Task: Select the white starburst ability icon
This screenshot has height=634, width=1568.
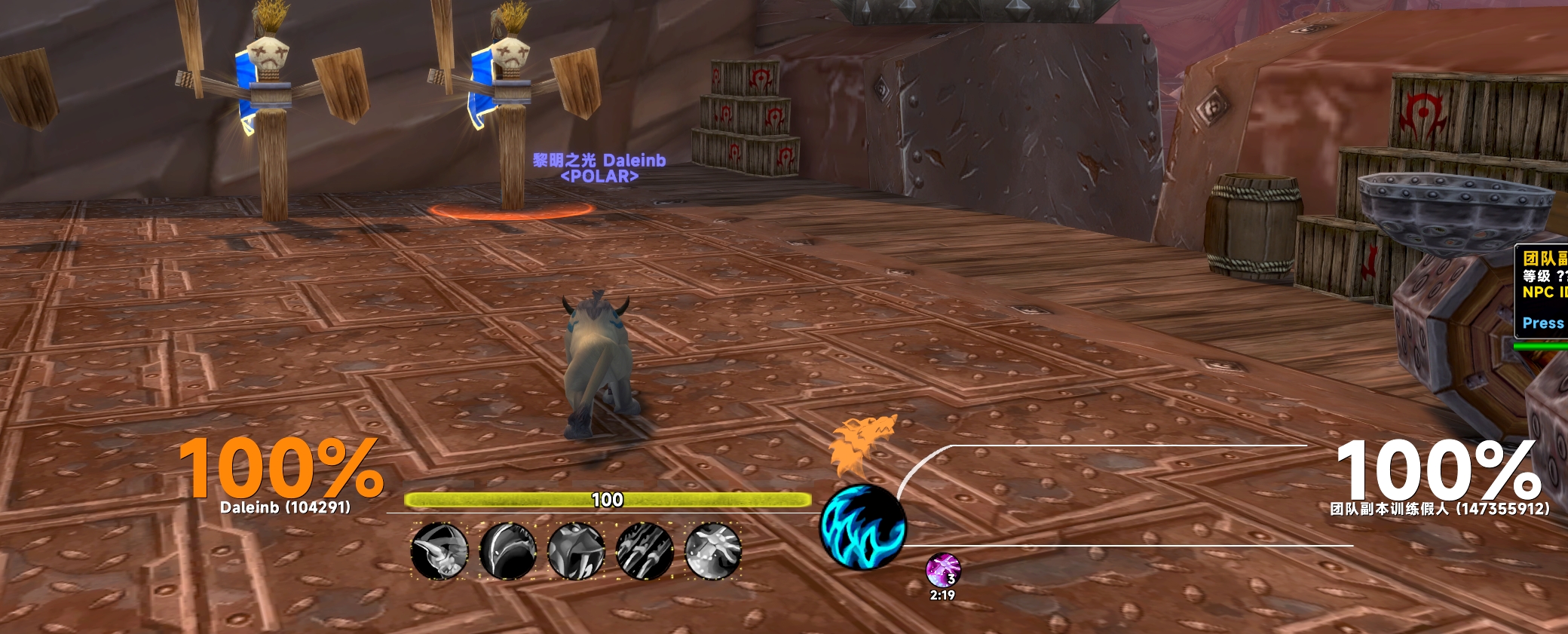Action: point(712,551)
